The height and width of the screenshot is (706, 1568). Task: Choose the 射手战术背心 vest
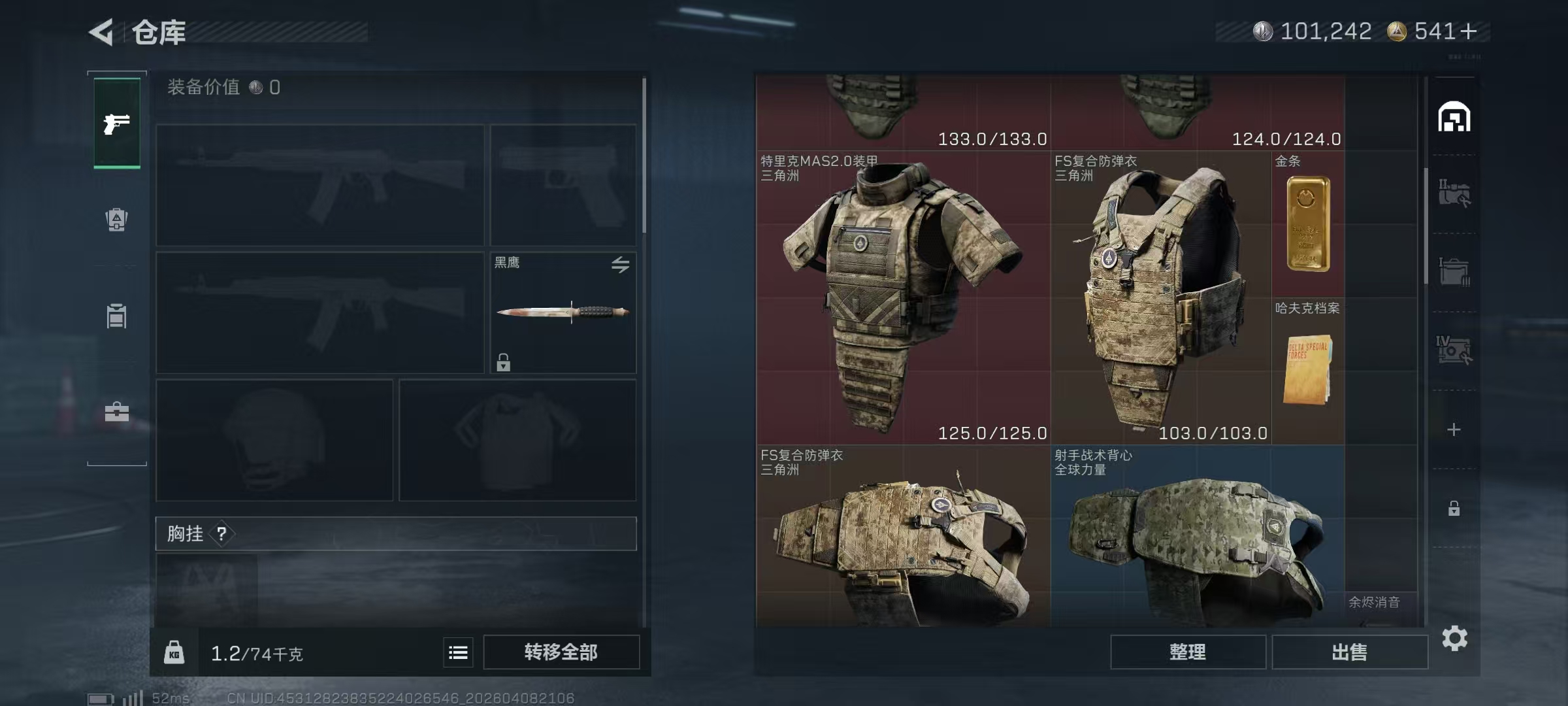point(1197,536)
